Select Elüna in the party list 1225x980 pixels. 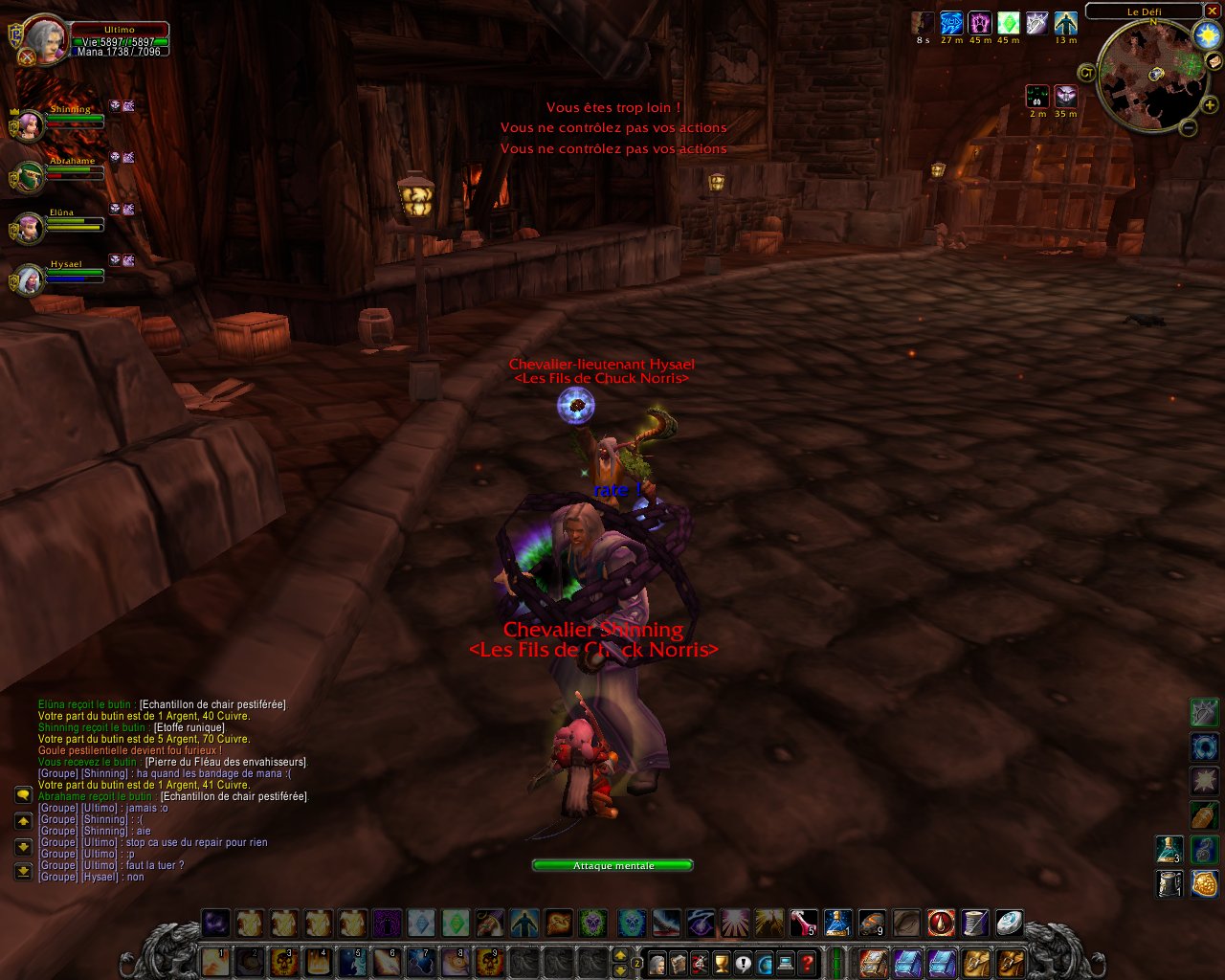point(29,228)
